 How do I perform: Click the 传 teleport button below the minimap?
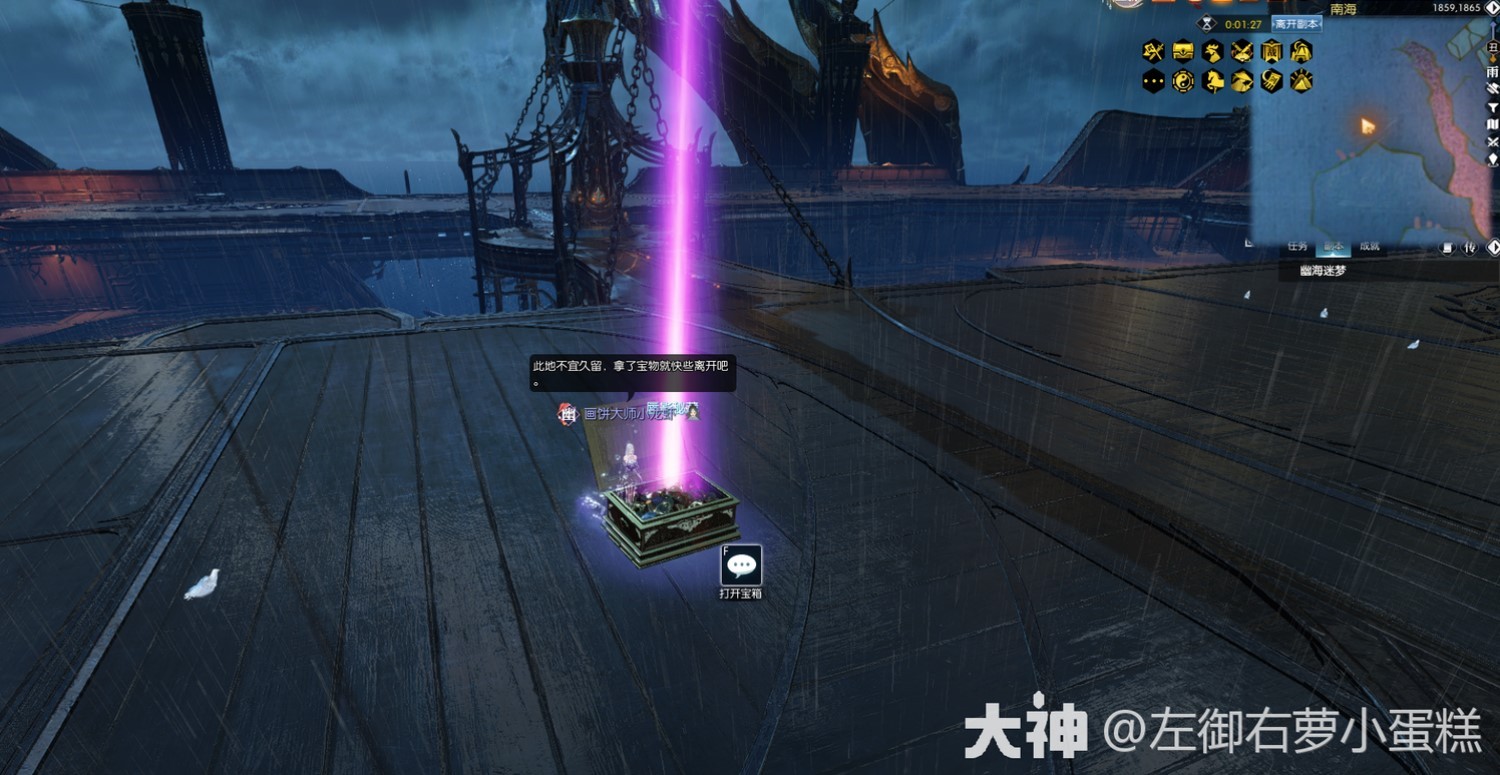pos(1470,247)
